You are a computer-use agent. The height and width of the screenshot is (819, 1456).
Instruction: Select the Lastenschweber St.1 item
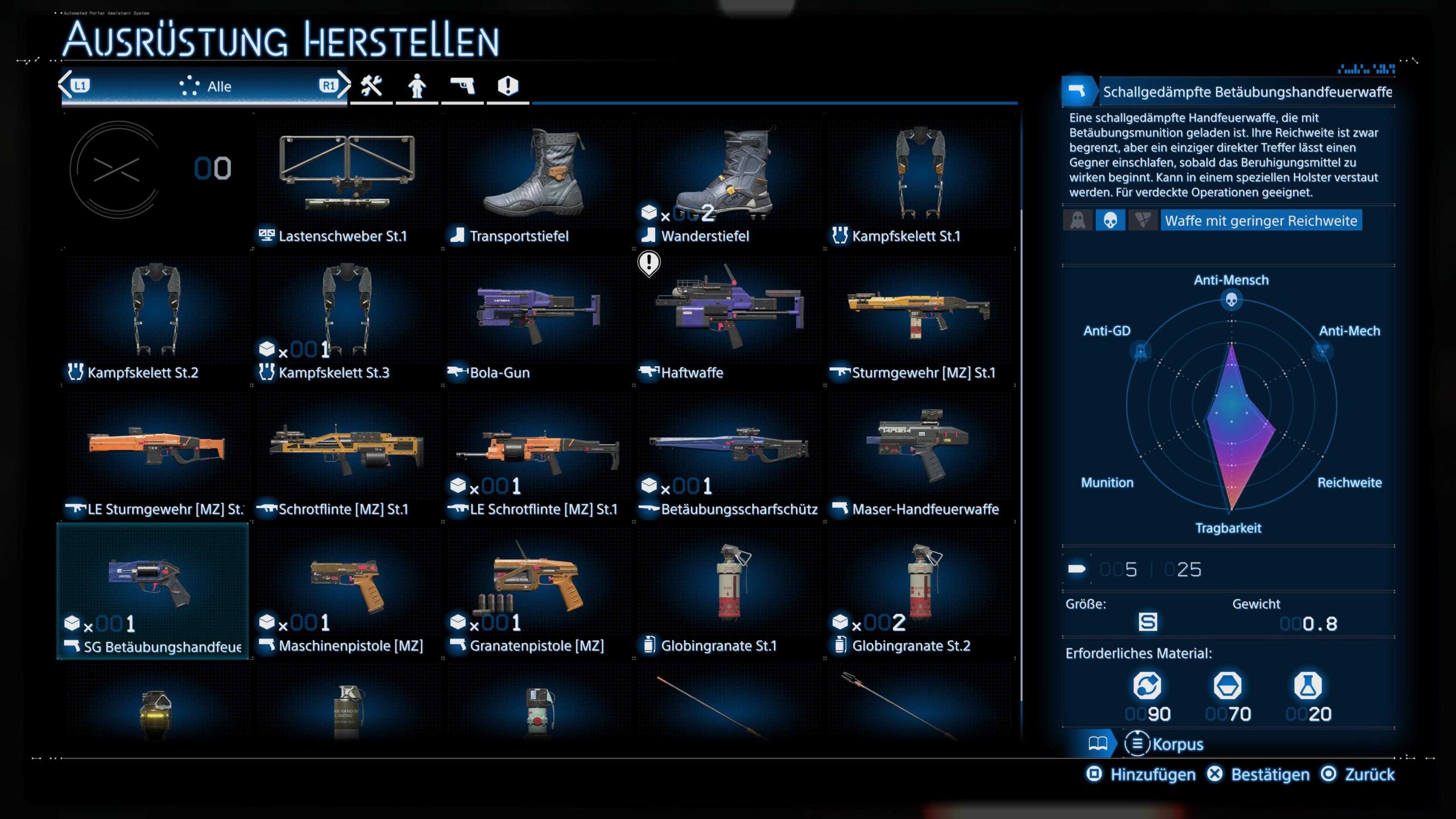click(x=347, y=182)
